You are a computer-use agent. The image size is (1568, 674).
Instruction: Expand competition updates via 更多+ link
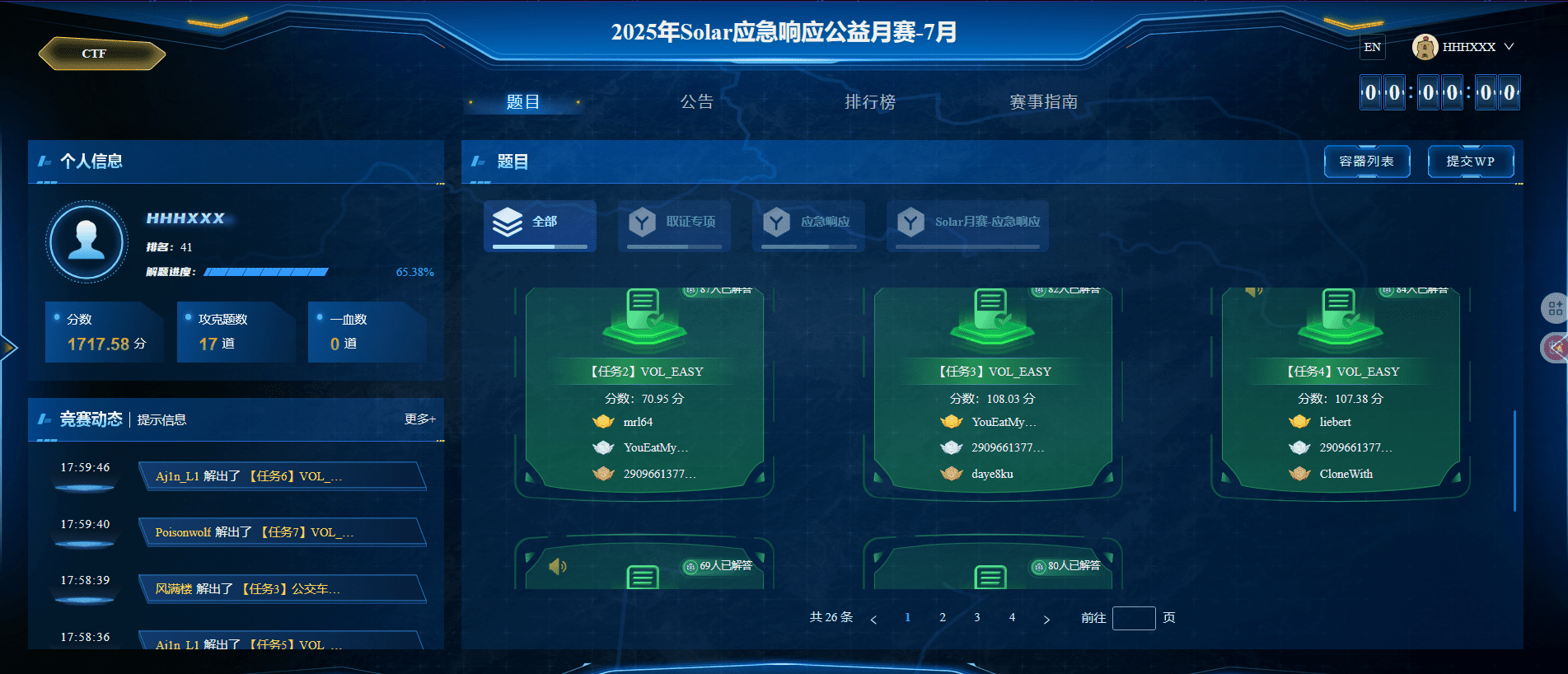point(420,419)
